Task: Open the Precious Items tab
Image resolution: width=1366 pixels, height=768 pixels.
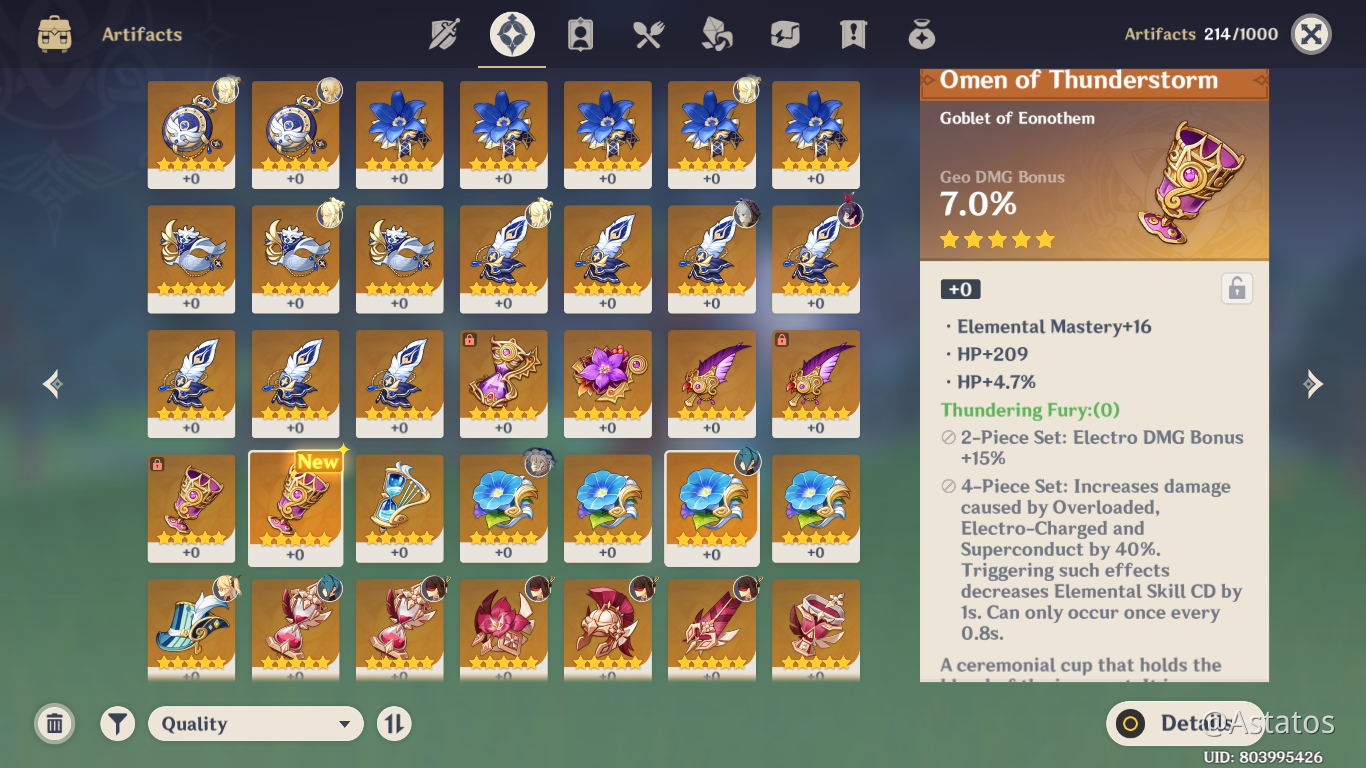Action: tap(919, 33)
